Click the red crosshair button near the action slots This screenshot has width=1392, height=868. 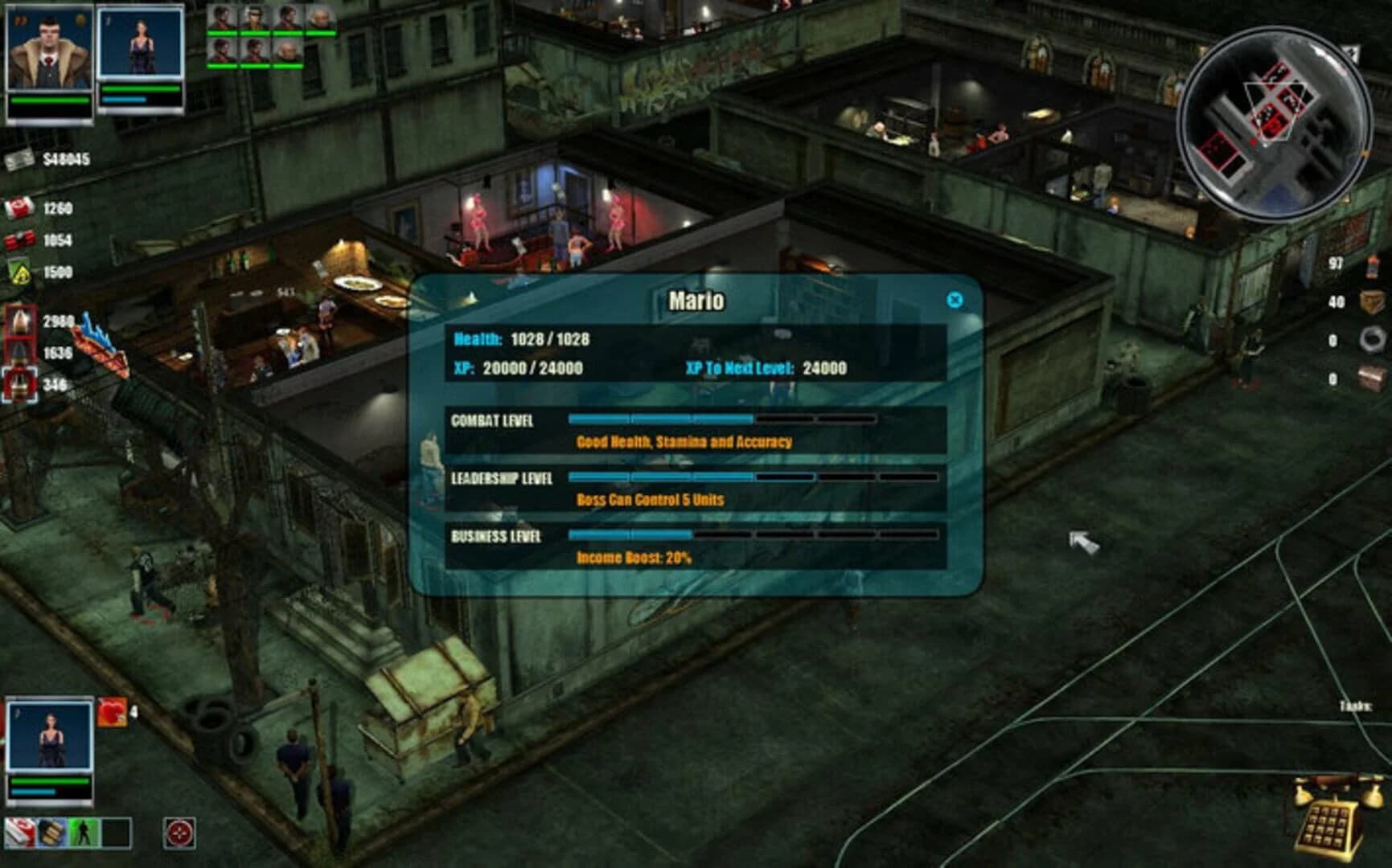click(179, 832)
